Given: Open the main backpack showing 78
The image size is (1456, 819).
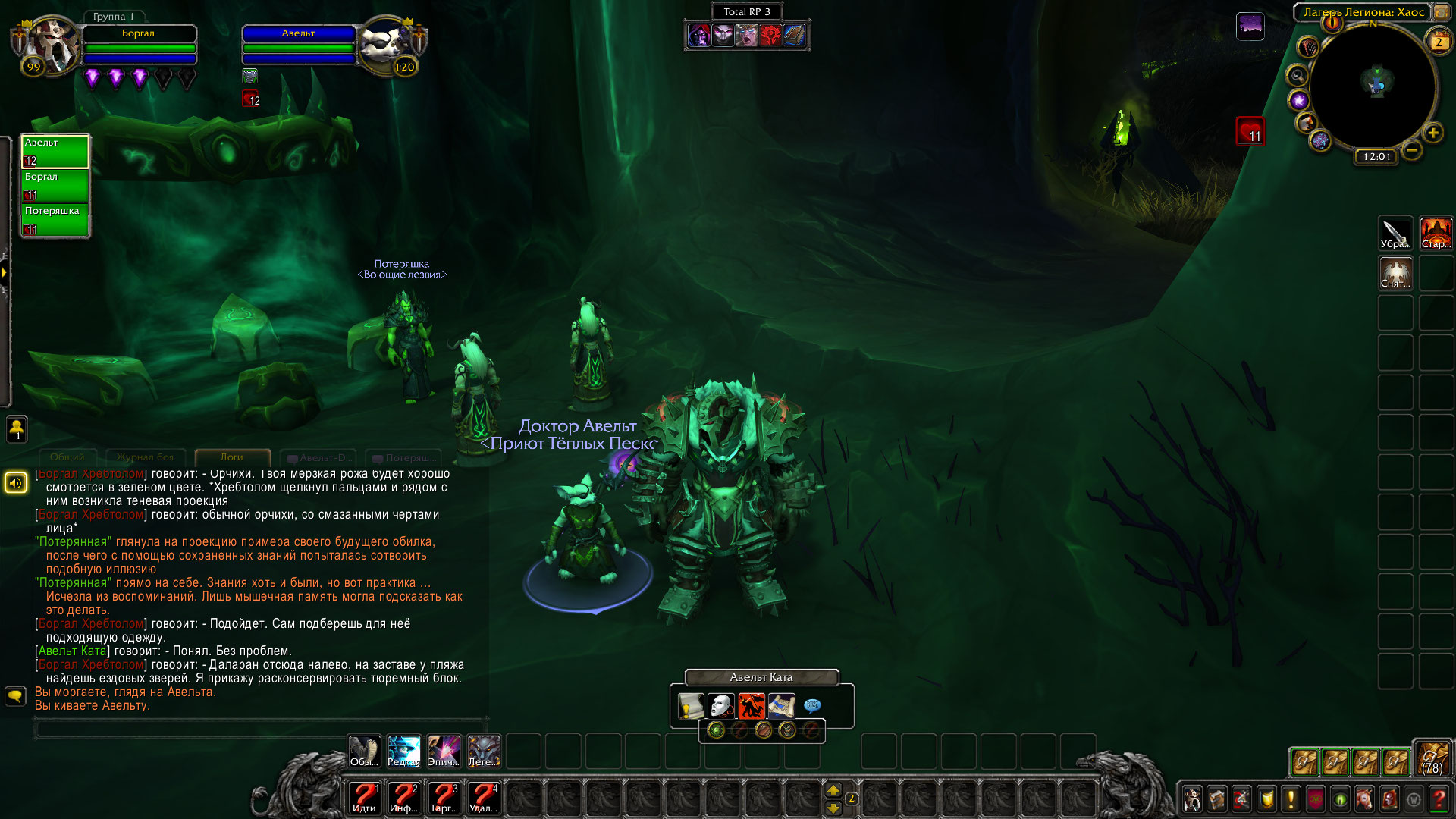Looking at the screenshot, I should pos(1432,759).
